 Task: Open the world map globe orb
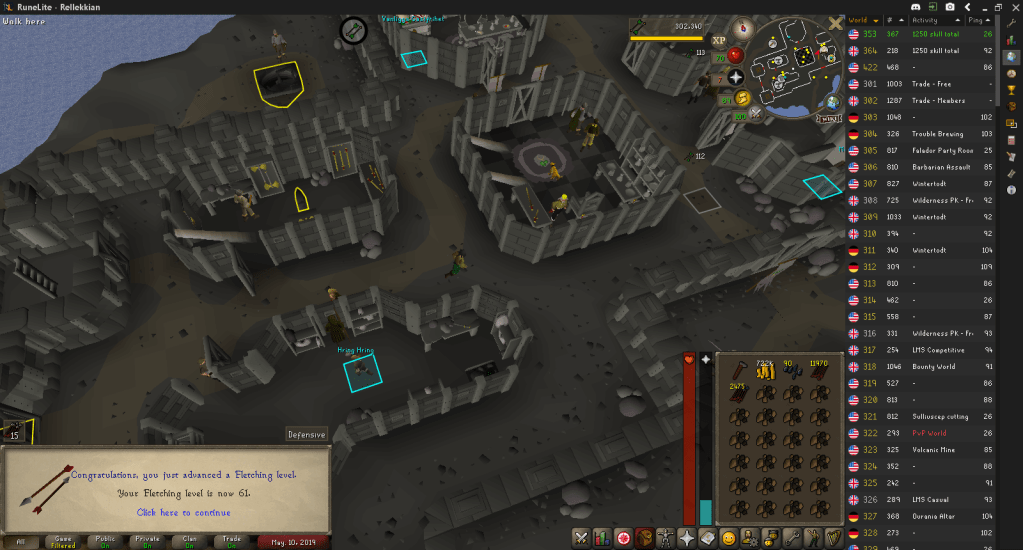click(x=832, y=103)
